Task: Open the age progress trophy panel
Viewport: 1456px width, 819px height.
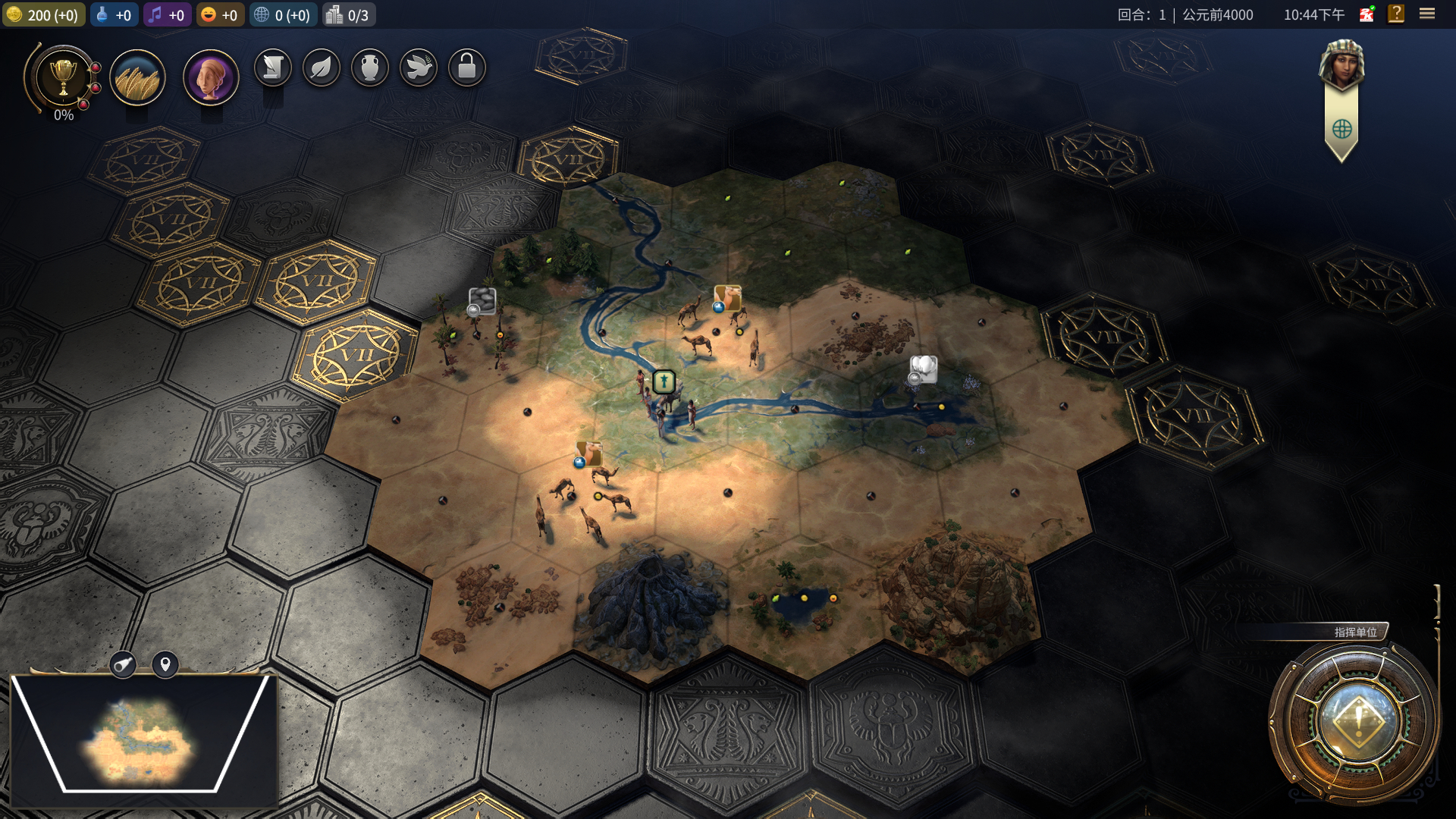Action: click(x=64, y=78)
